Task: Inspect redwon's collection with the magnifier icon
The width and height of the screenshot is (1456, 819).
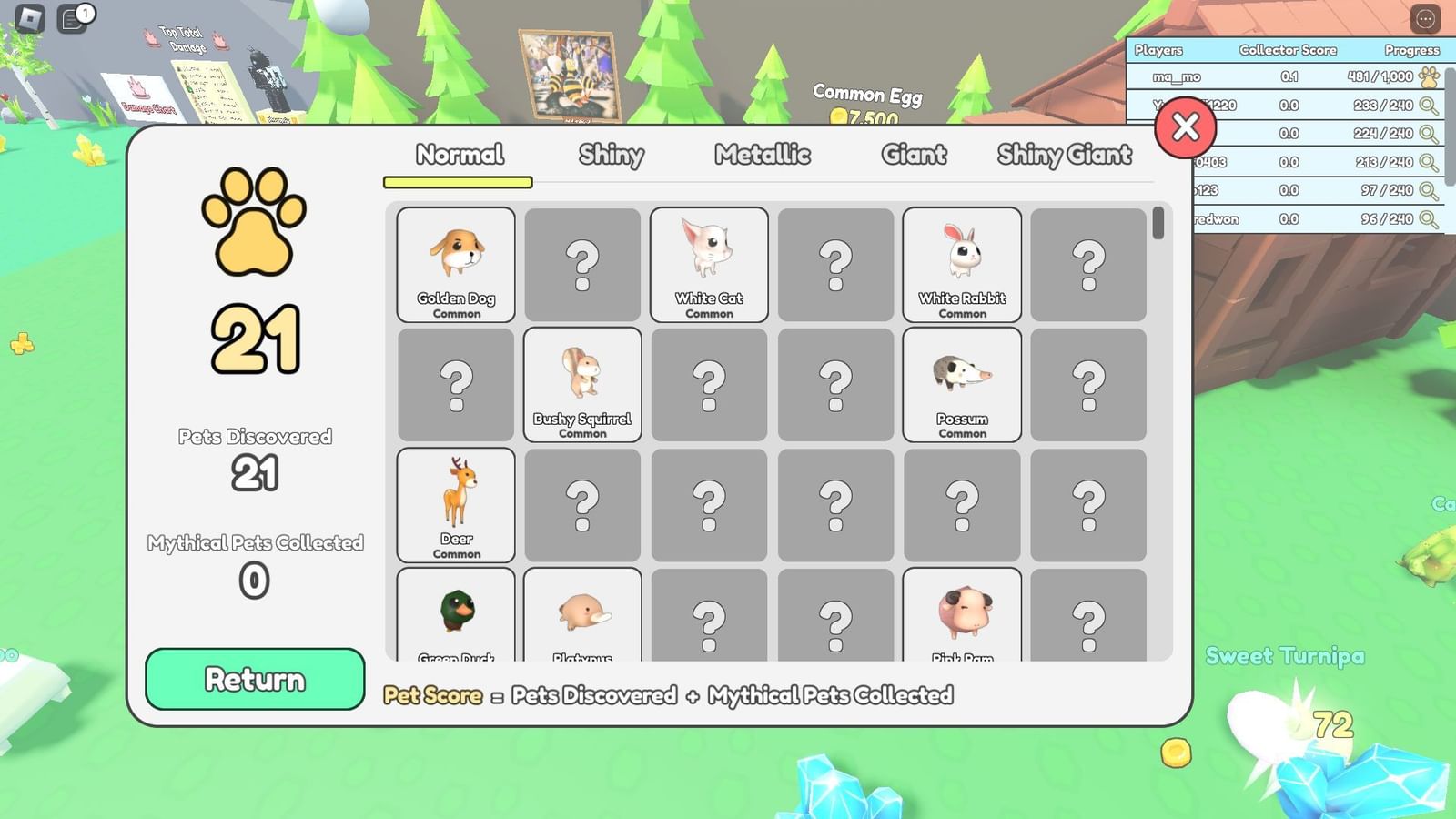Action: pos(1429,218)
